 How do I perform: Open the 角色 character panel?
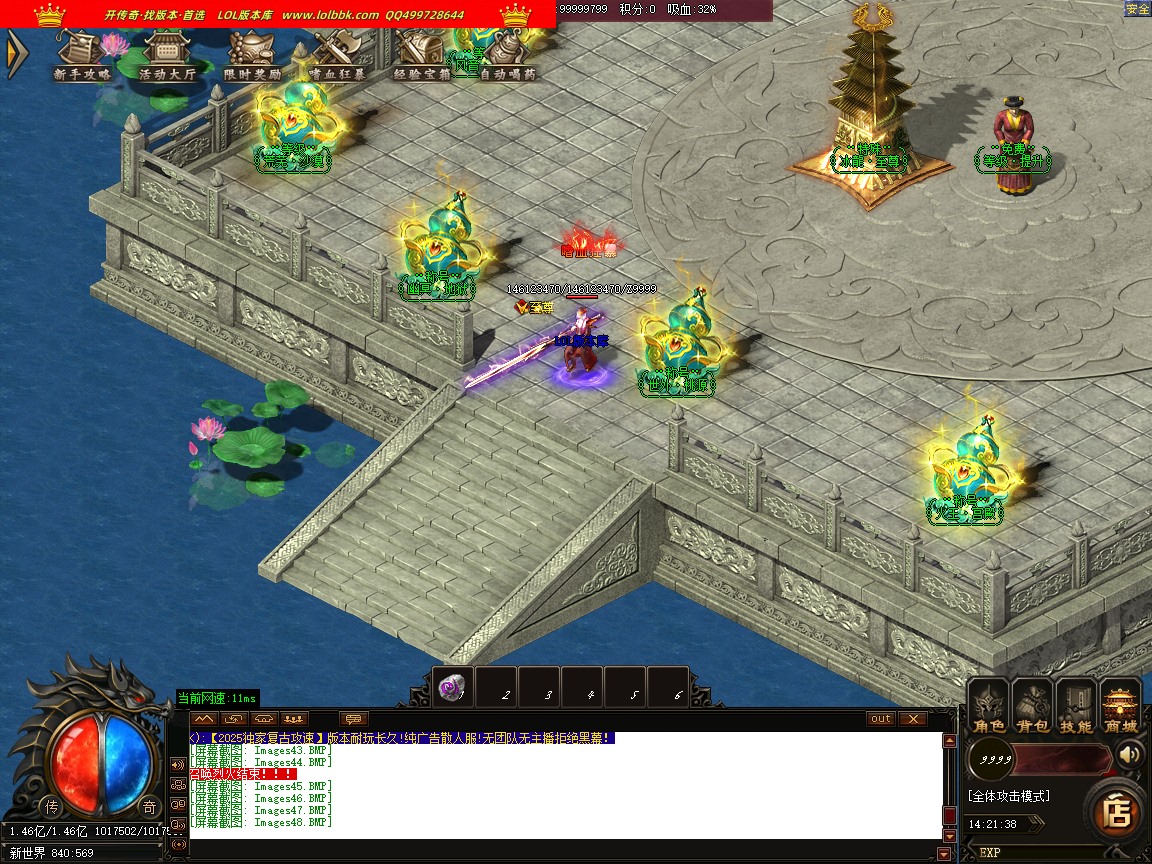(989, 707)
